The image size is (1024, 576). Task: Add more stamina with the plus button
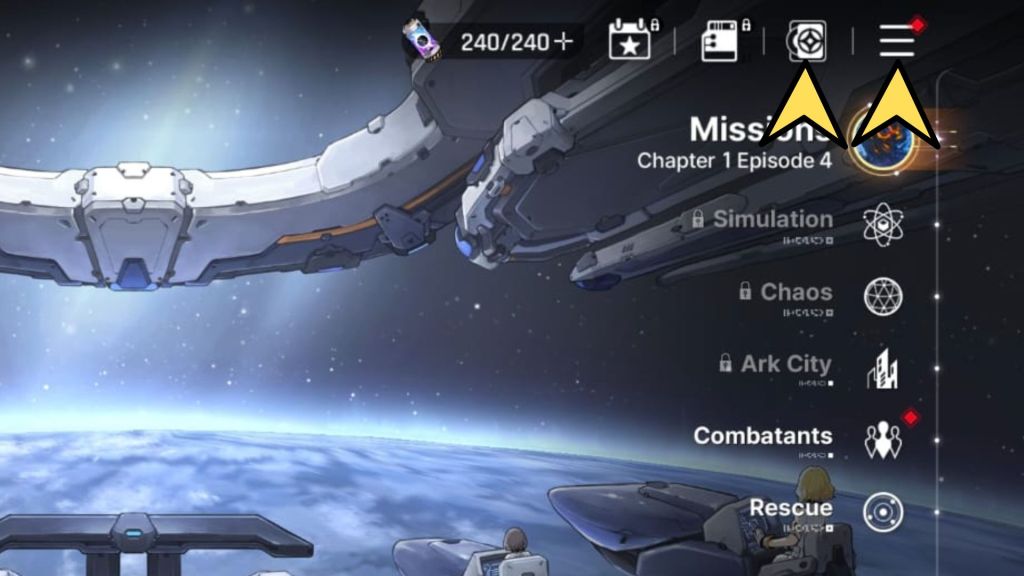click(564, 42)
